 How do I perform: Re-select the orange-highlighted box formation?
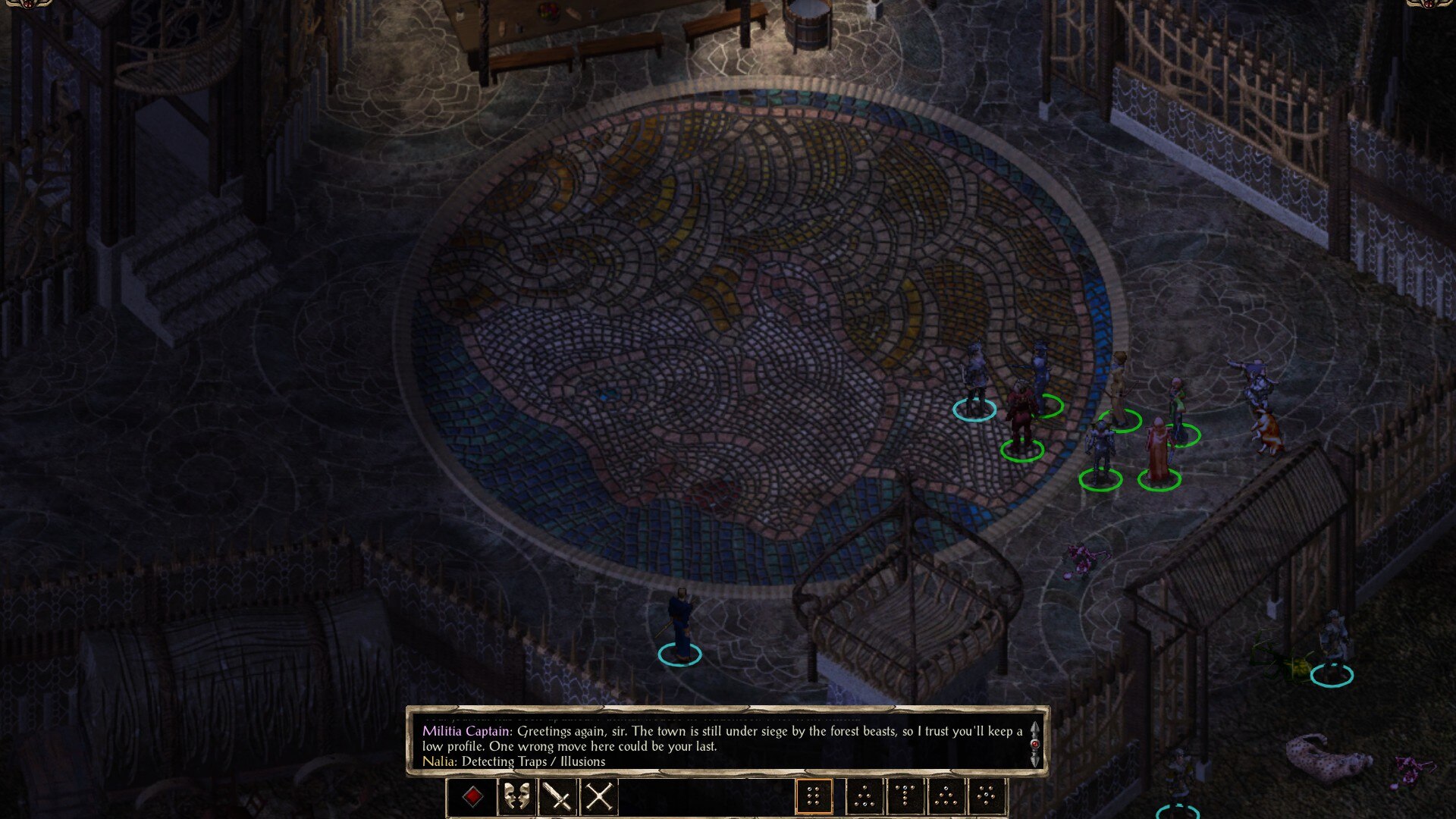[x=814, y=796]
